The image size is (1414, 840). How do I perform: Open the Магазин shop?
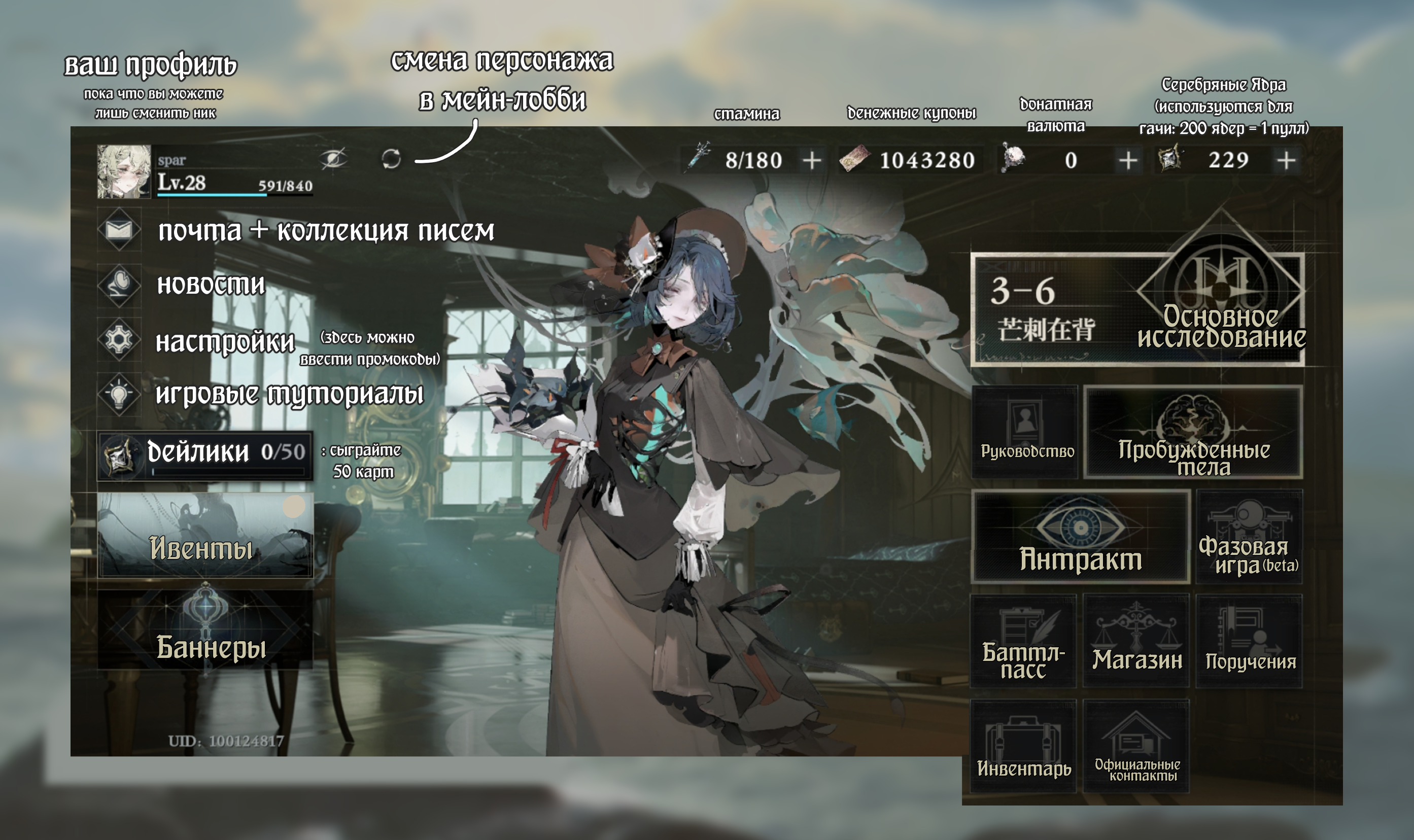pos(1136,641)
